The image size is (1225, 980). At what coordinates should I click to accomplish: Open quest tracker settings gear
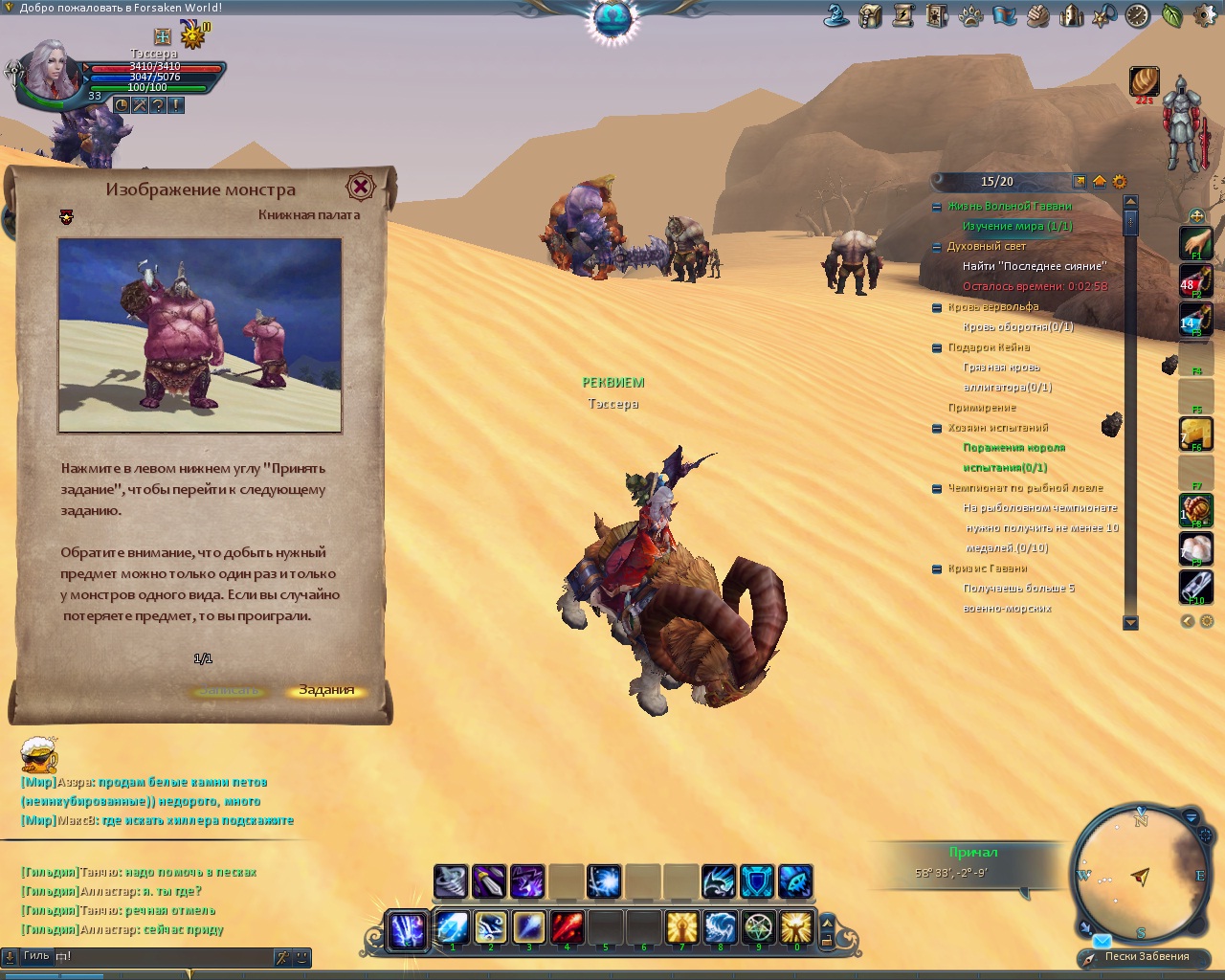[x=1119, y=182]
